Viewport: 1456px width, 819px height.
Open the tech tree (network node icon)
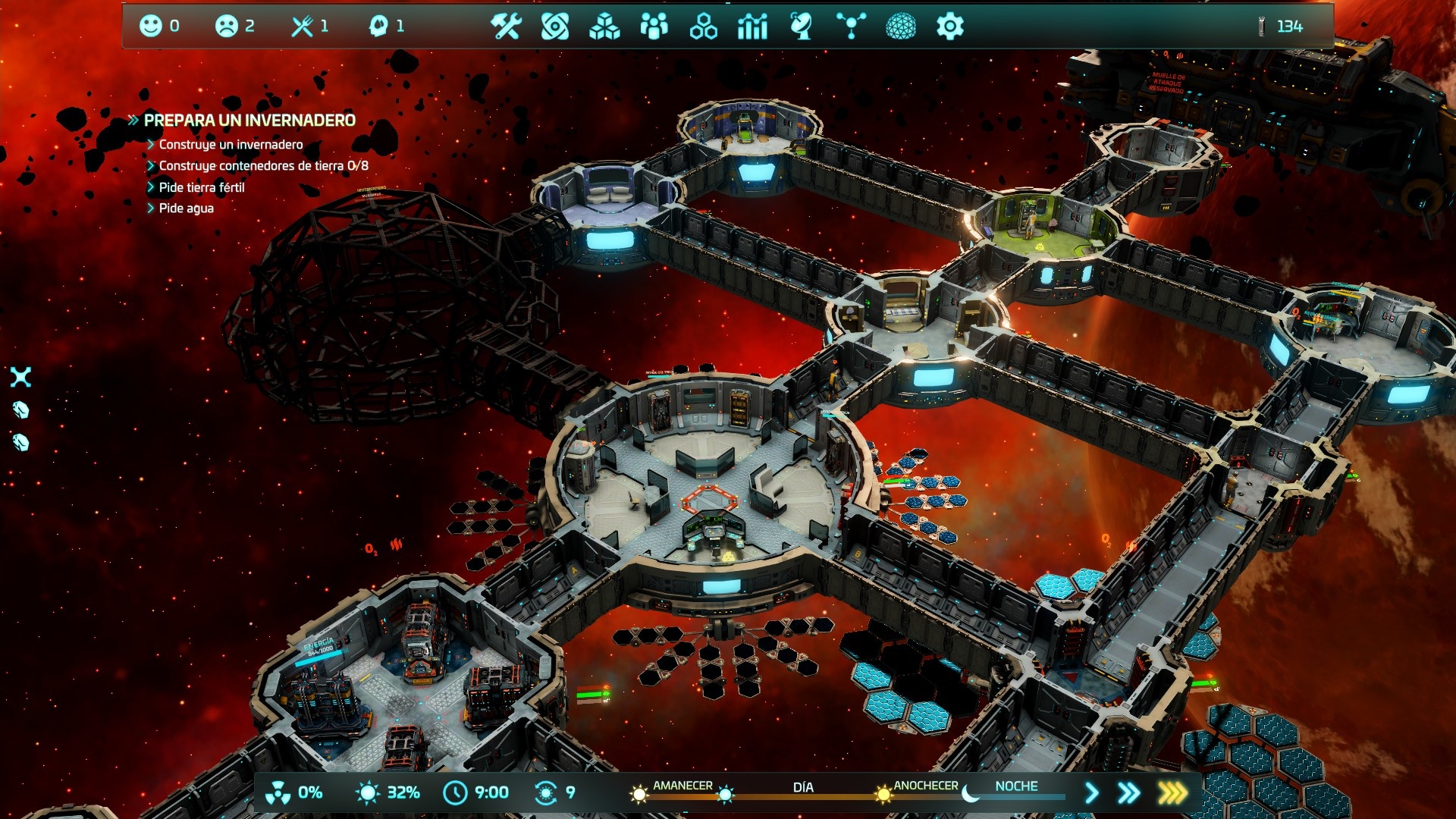851,27
